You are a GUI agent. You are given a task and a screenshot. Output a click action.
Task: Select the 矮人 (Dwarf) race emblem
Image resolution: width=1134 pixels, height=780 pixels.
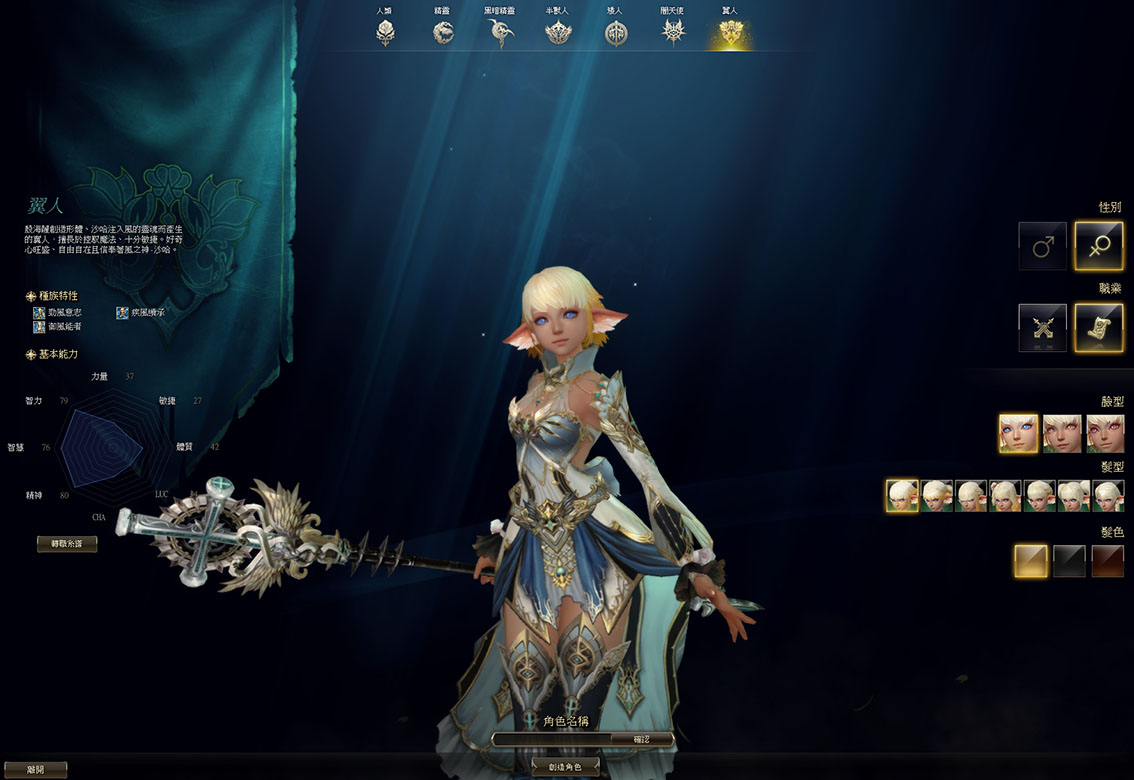tap(616, 33)
